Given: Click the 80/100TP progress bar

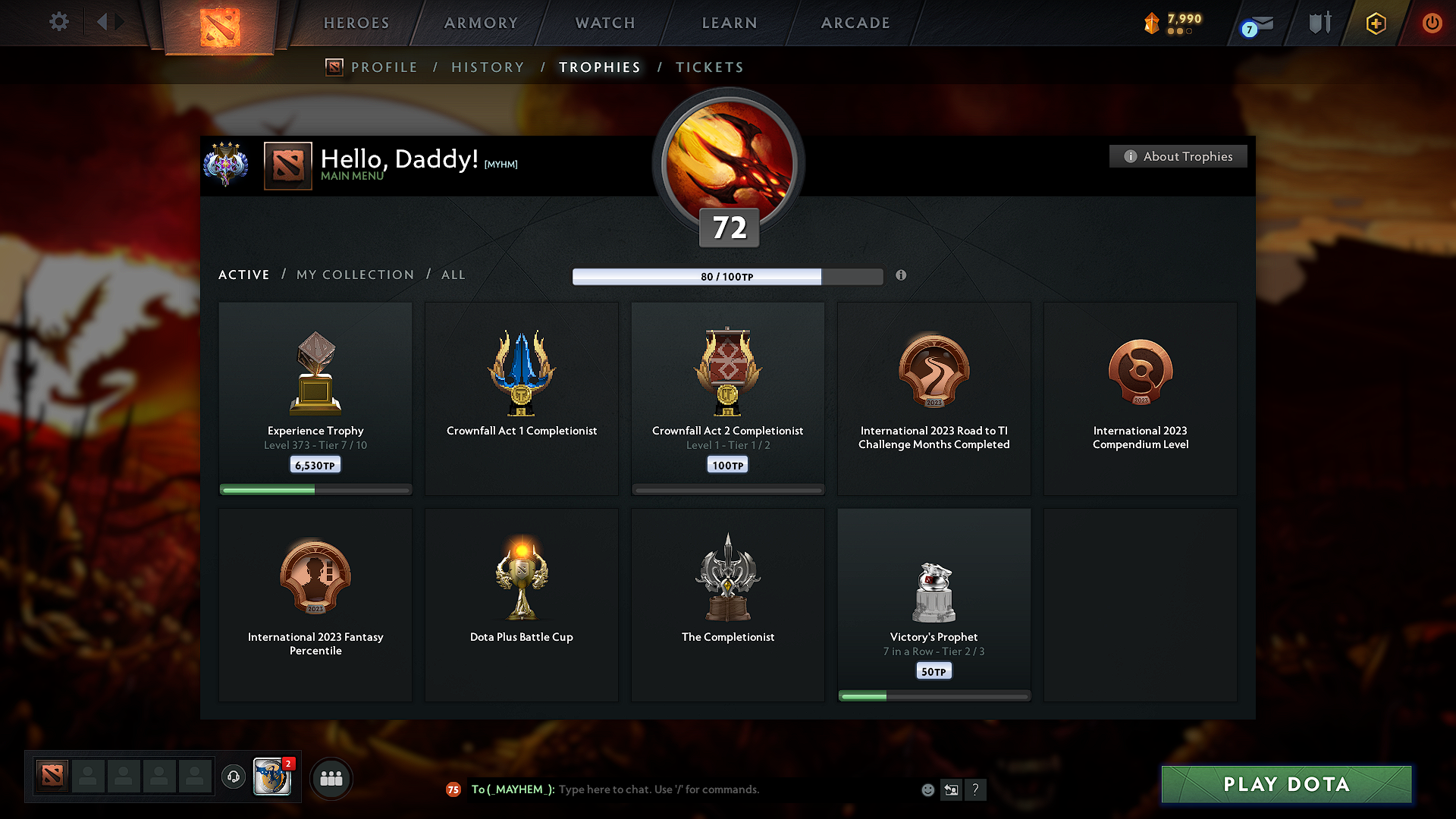Looking at the screenshot, I should [x=726, y=277].
